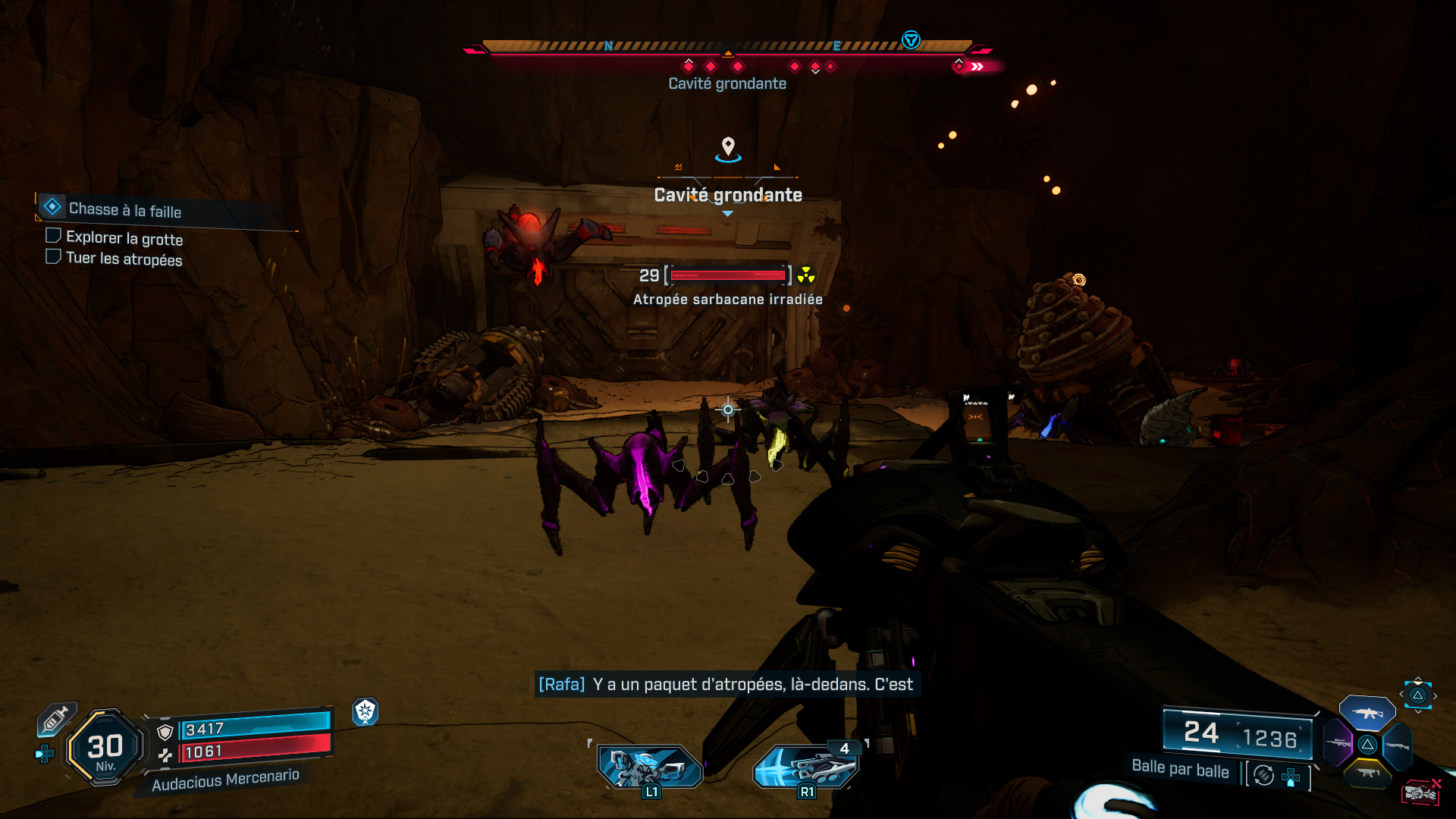Use the R1 ordnance launcher icon
Viewport: 1456px width, 819px height.
pos(805,766)
